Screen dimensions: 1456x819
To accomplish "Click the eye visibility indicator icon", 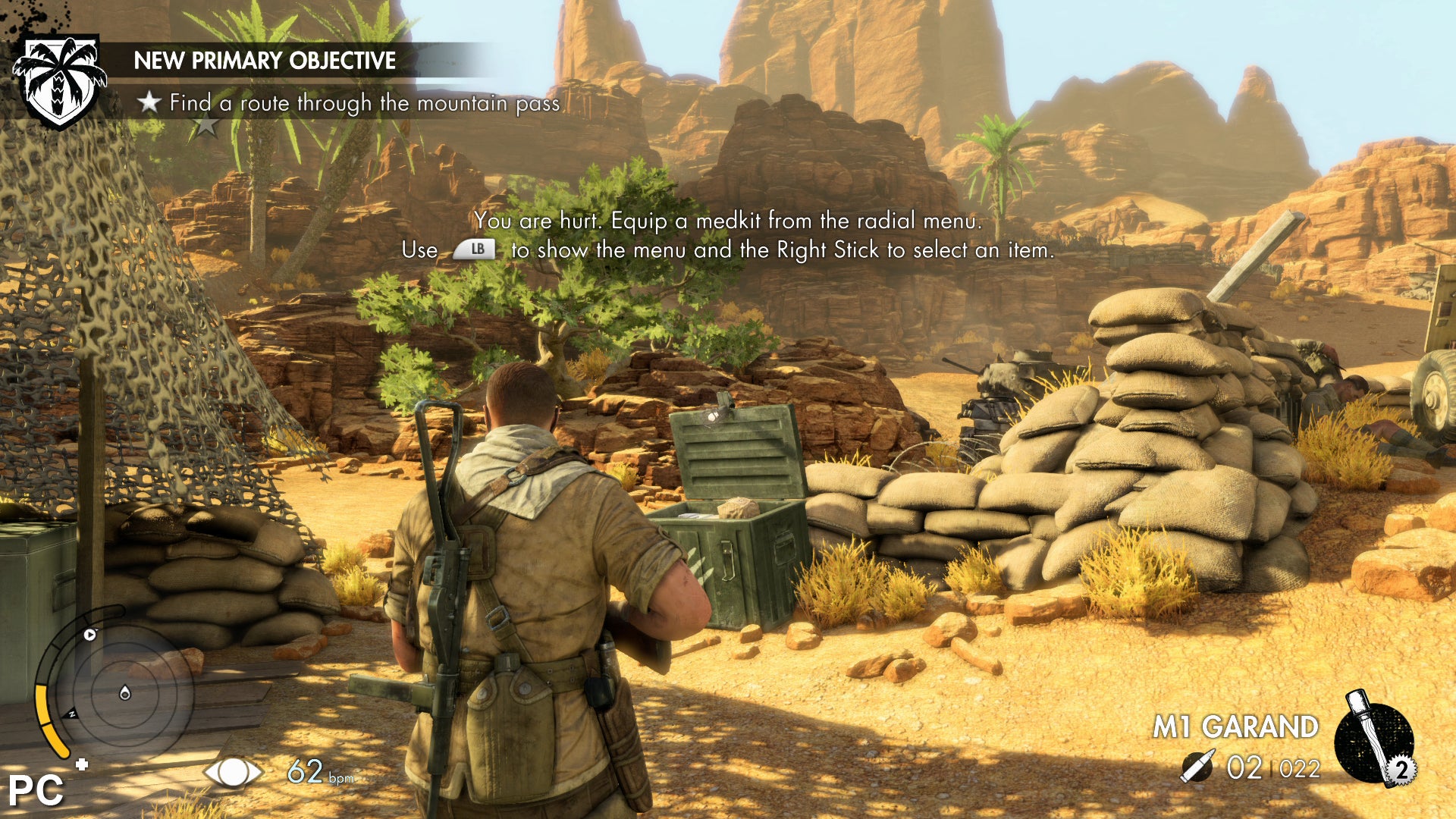I will click(x=233, y=772).
